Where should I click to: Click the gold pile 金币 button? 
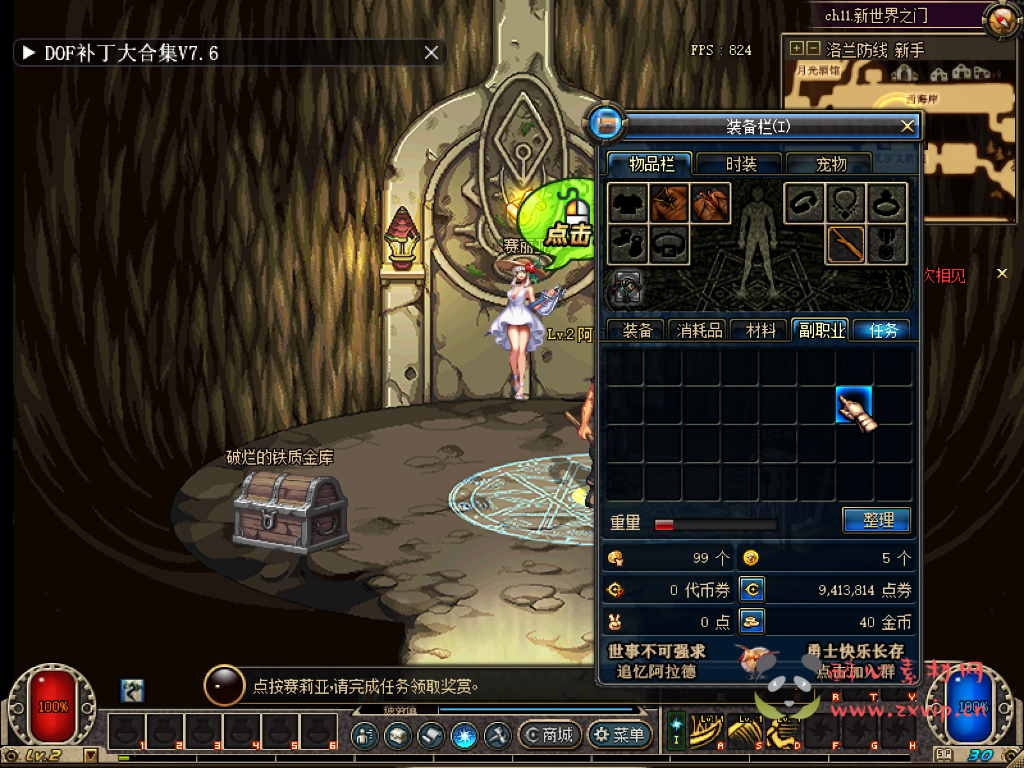click(752, 622)
